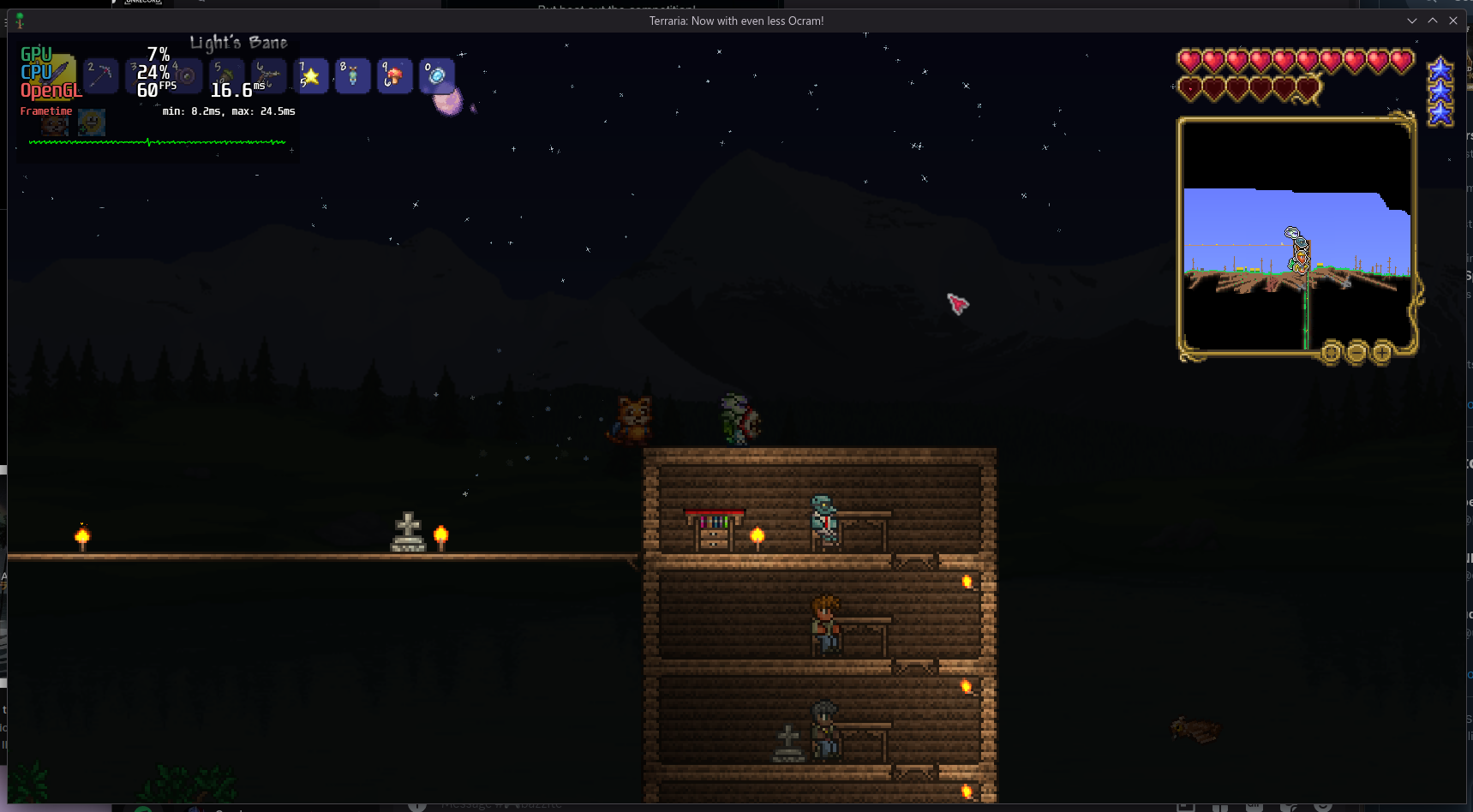Close the Terraria game window
This screenshot has width=1473, height=812.
[1453, 21]
